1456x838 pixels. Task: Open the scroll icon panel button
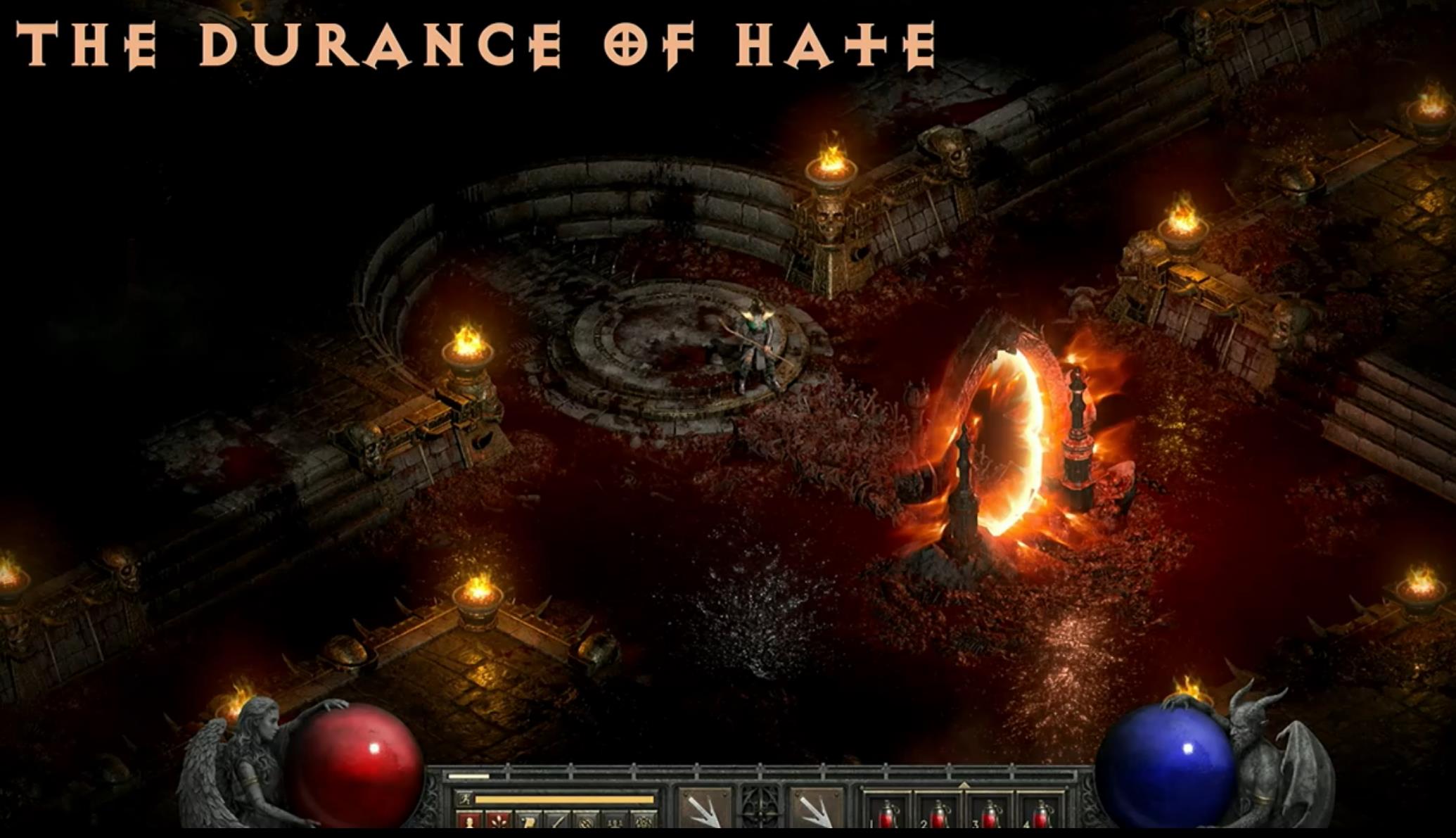click(x=528, y=820)
